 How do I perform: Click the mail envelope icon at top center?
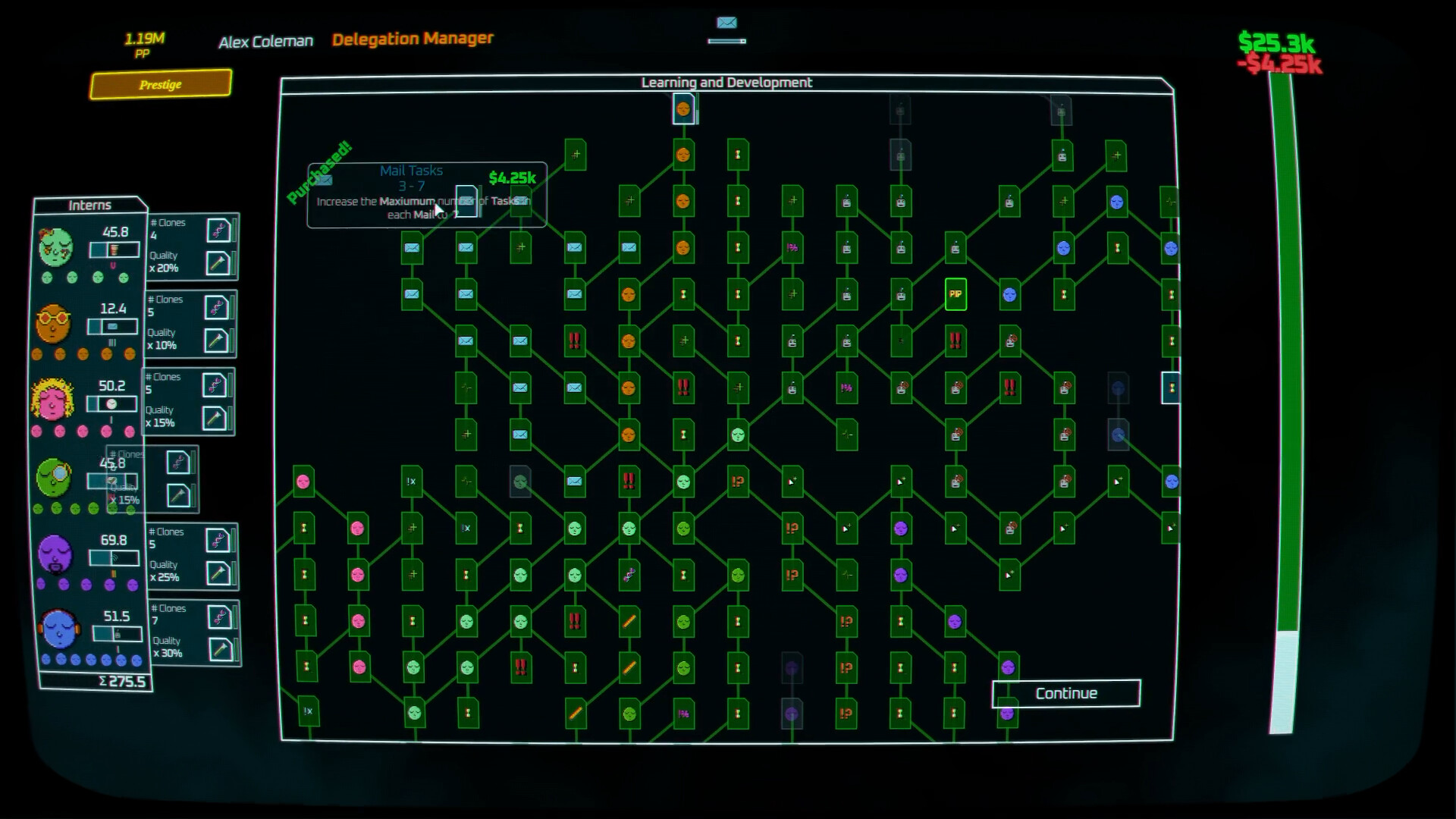click(726, 24)
